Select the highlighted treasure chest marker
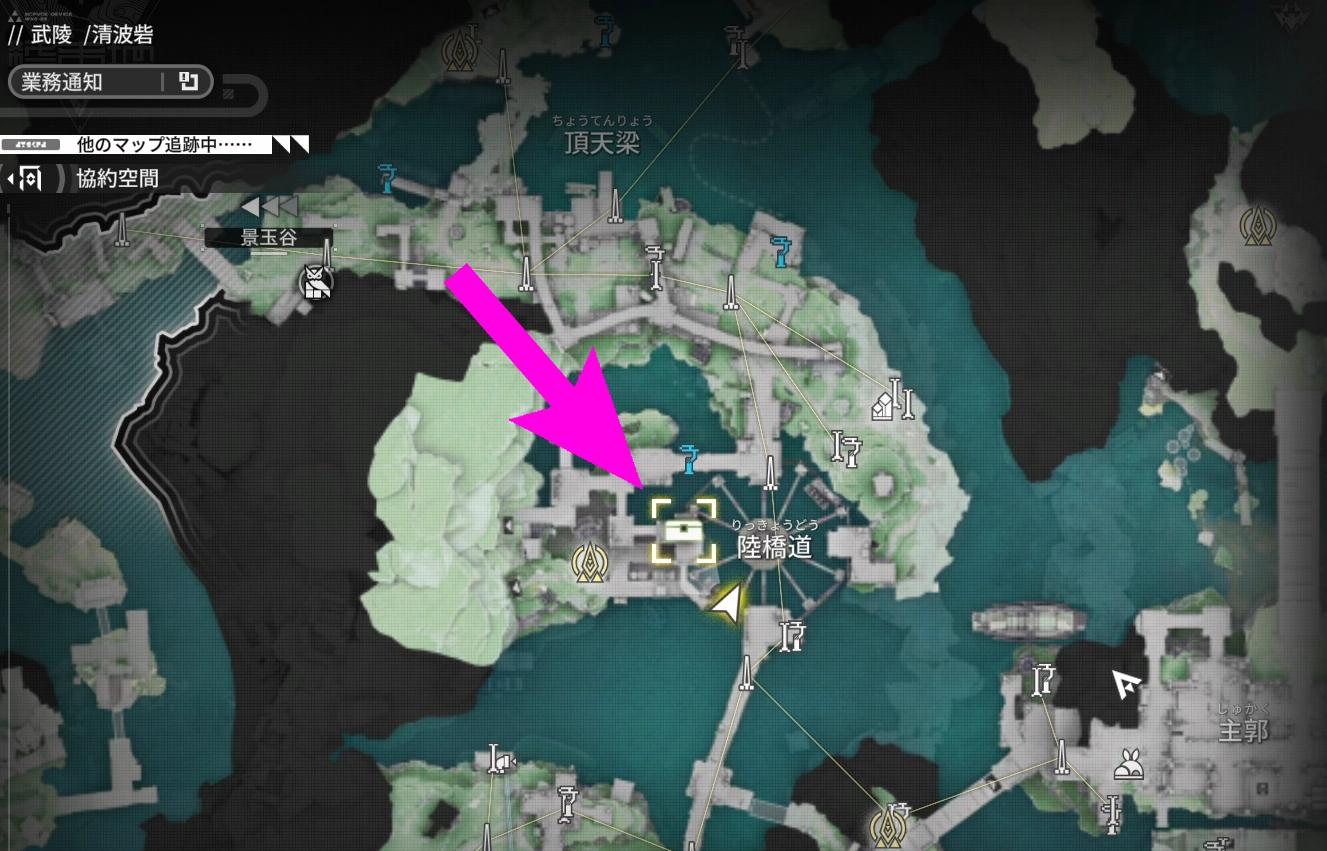This screenshot has width=1327, height=851. [x=685, y=531]
